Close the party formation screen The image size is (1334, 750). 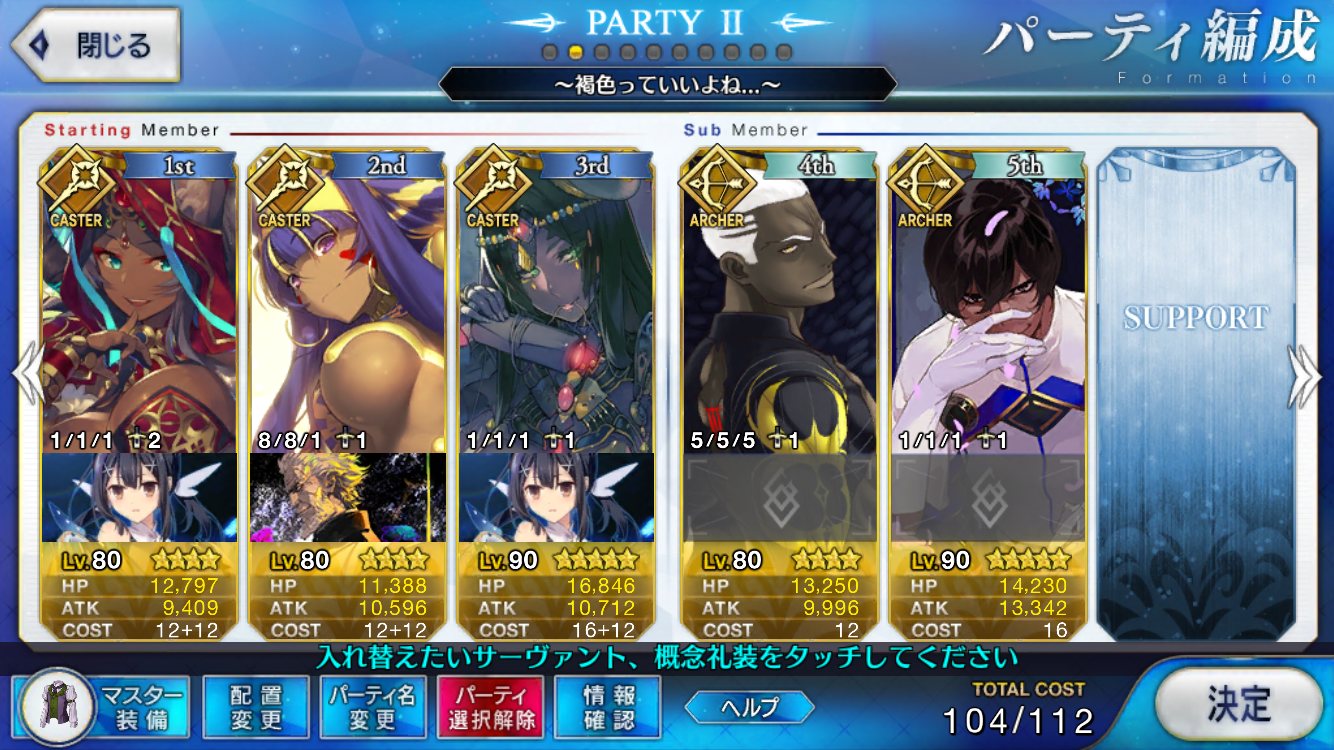(x=96, y=45)
